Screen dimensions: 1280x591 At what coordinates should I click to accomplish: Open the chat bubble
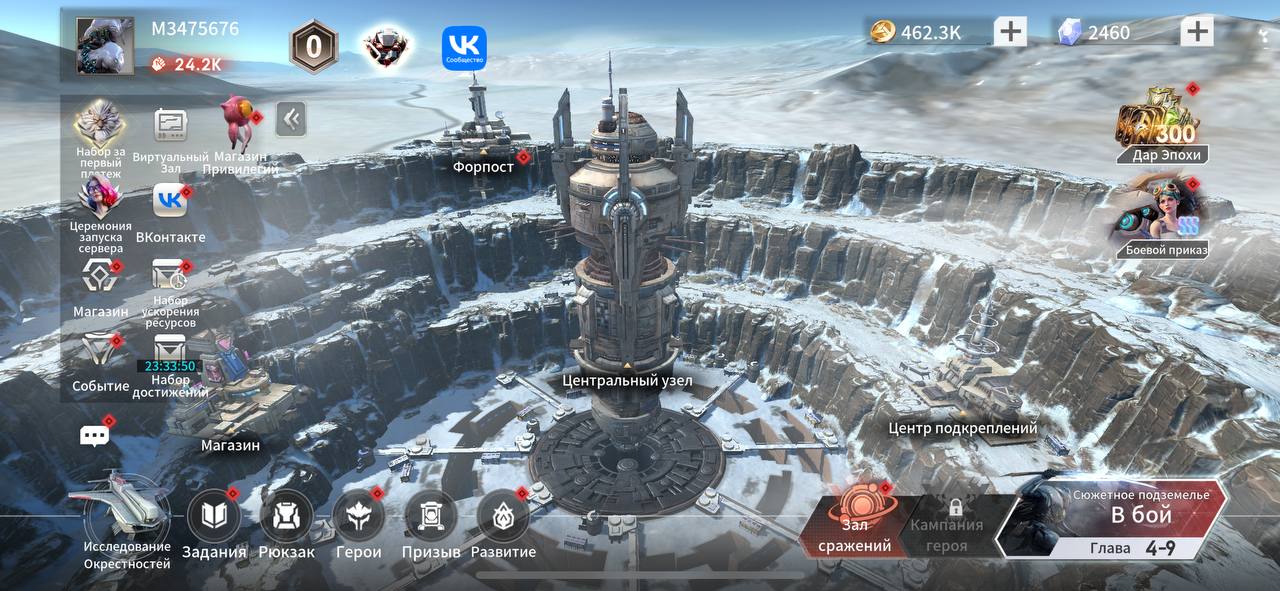coord(95,436)
